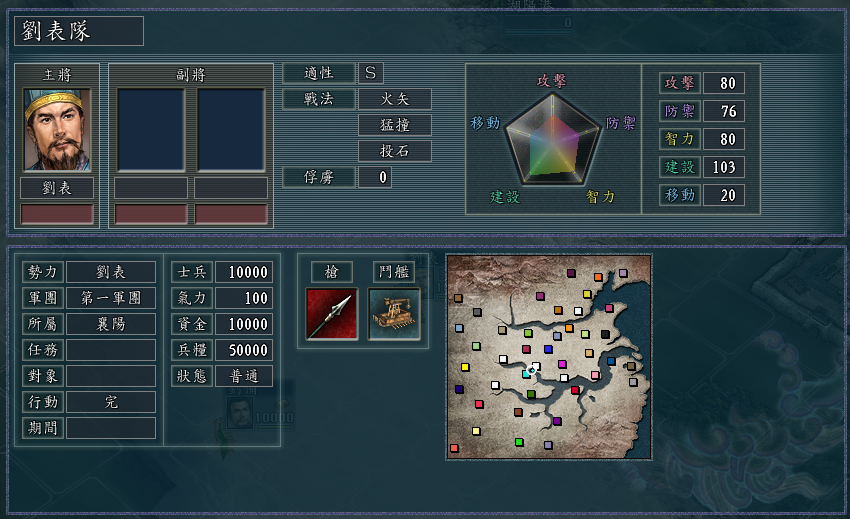Select the 猛撞 tactic
Image resolution: width=850 pixels, height=519 pixels.
pyautogui.click(x=395, y=125)
